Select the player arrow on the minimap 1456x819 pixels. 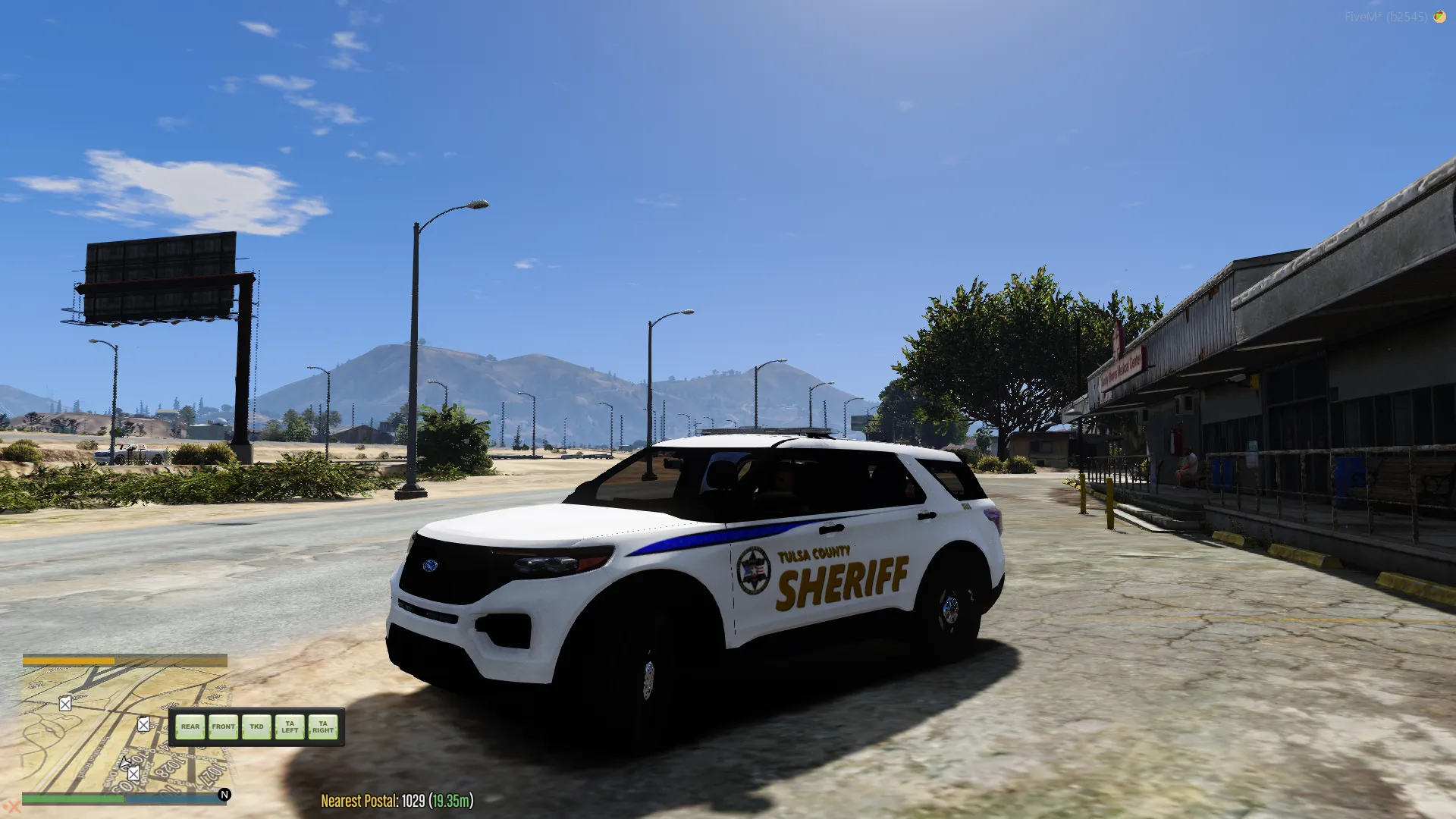125,762
